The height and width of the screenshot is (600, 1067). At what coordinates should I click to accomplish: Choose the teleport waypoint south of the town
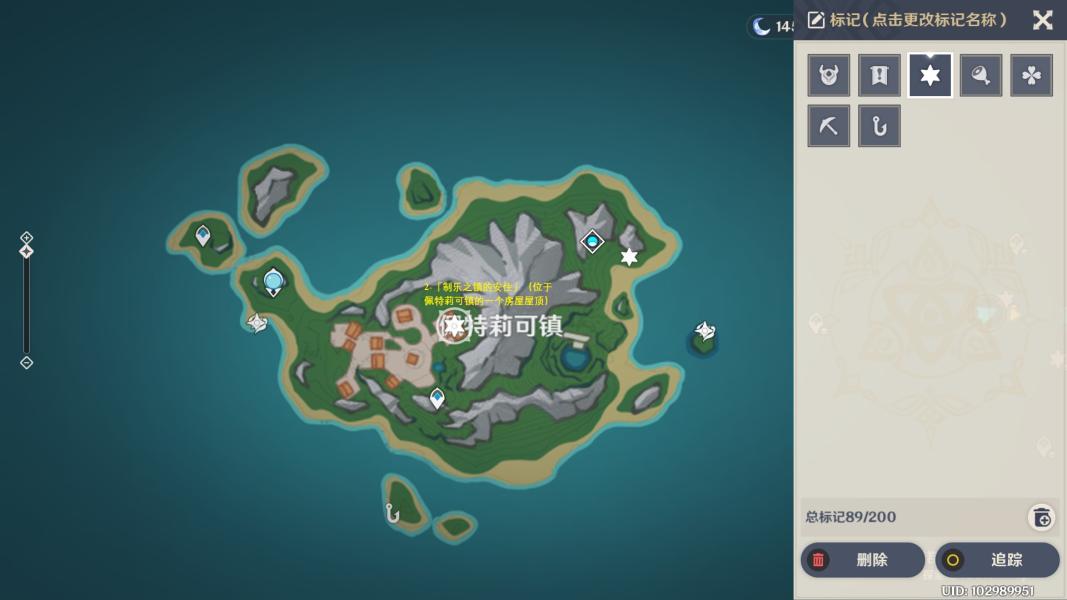(x=437, y=399)
